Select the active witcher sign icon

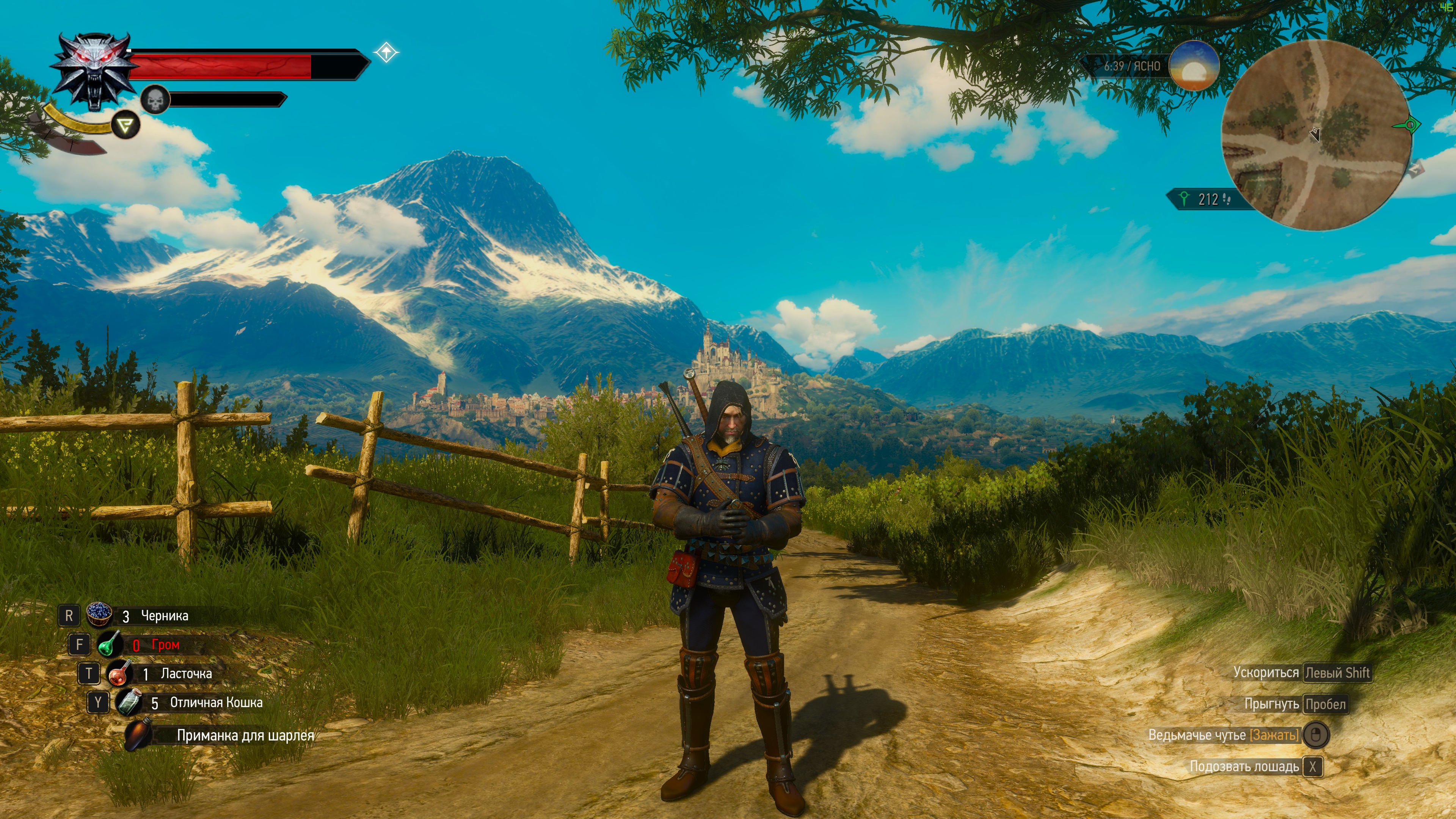[126, 125]
